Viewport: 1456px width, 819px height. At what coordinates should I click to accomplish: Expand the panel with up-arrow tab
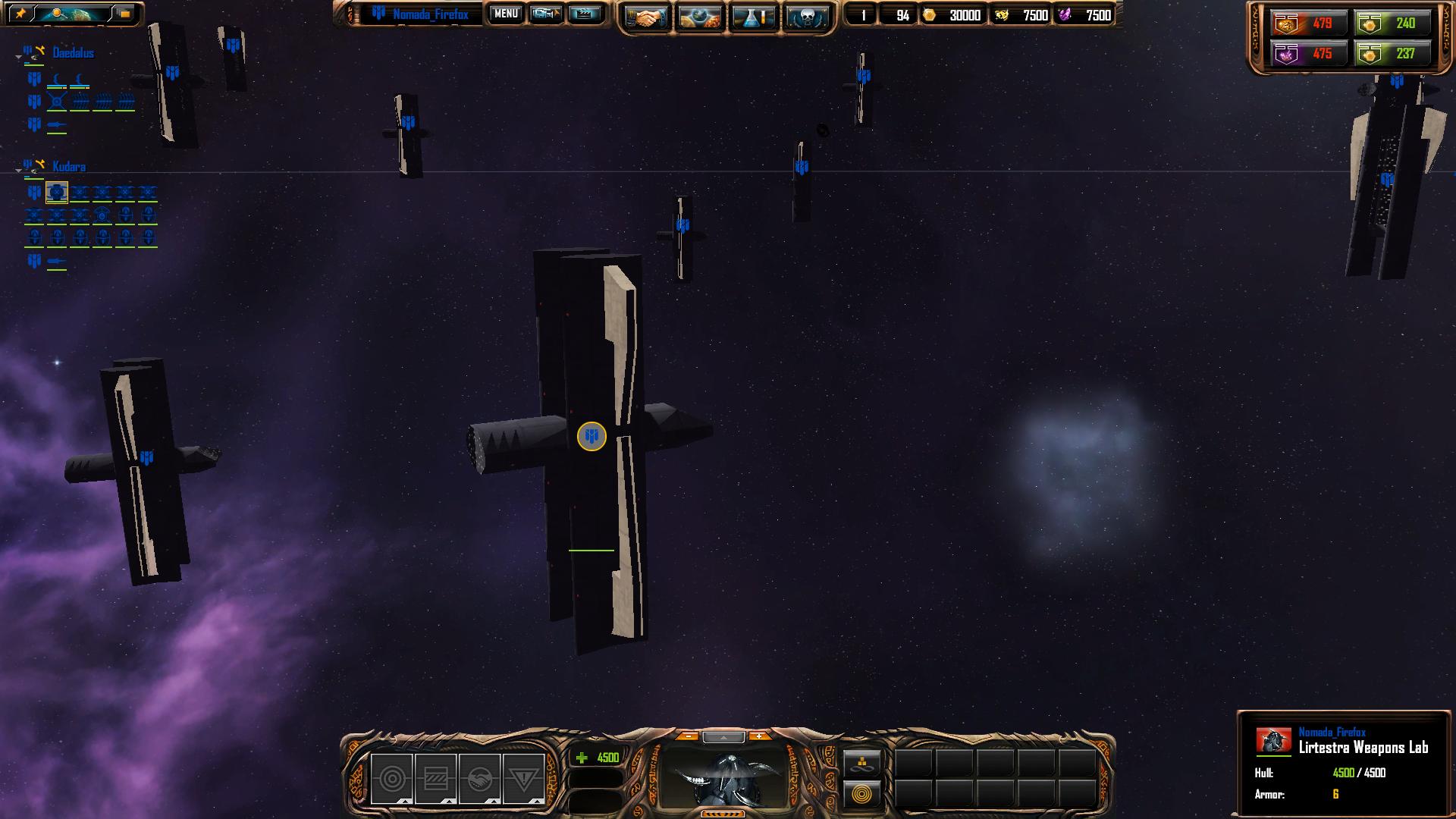click(x=723, y=737)
